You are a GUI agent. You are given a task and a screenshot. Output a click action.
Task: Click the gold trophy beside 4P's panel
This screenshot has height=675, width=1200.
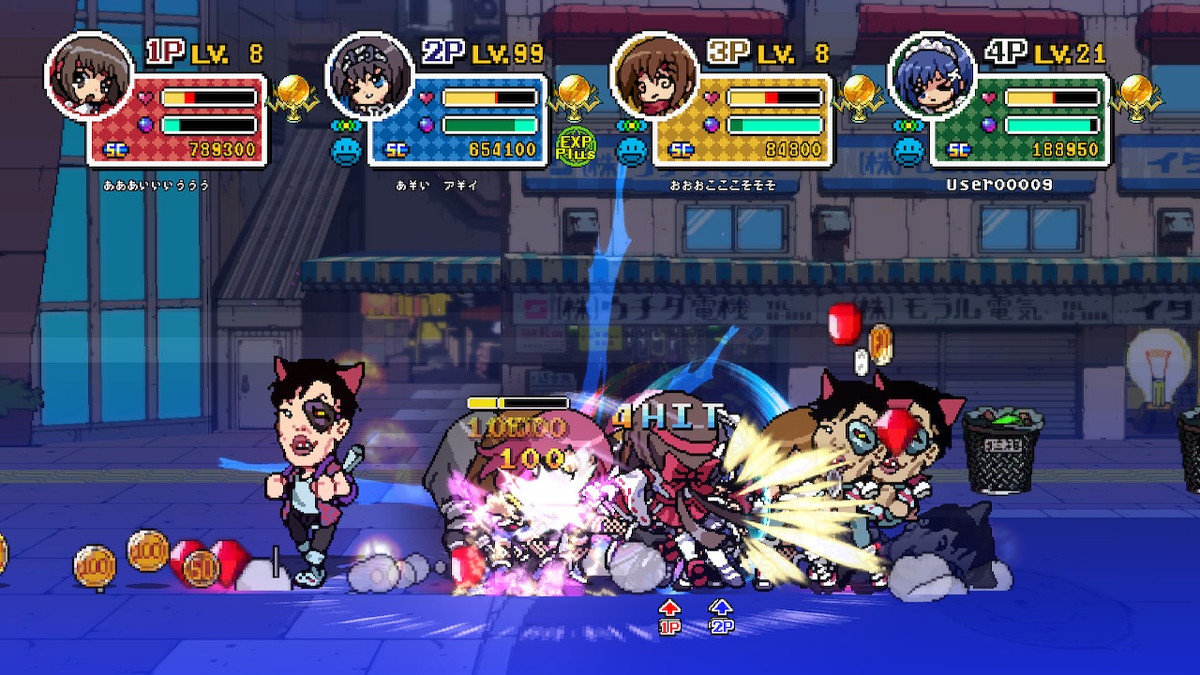click(x=1137, y=95)
